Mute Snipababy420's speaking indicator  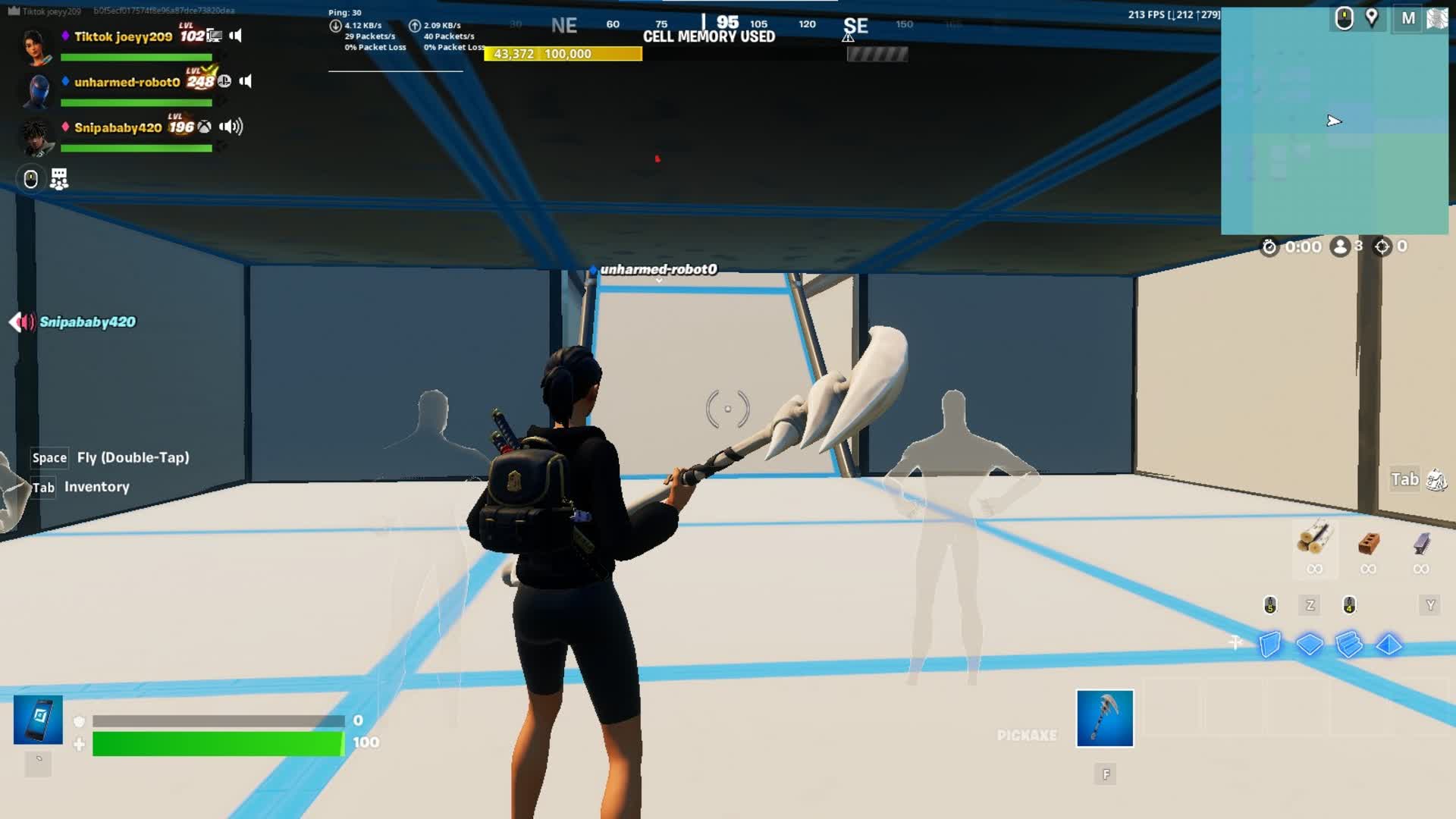point(230,127)
